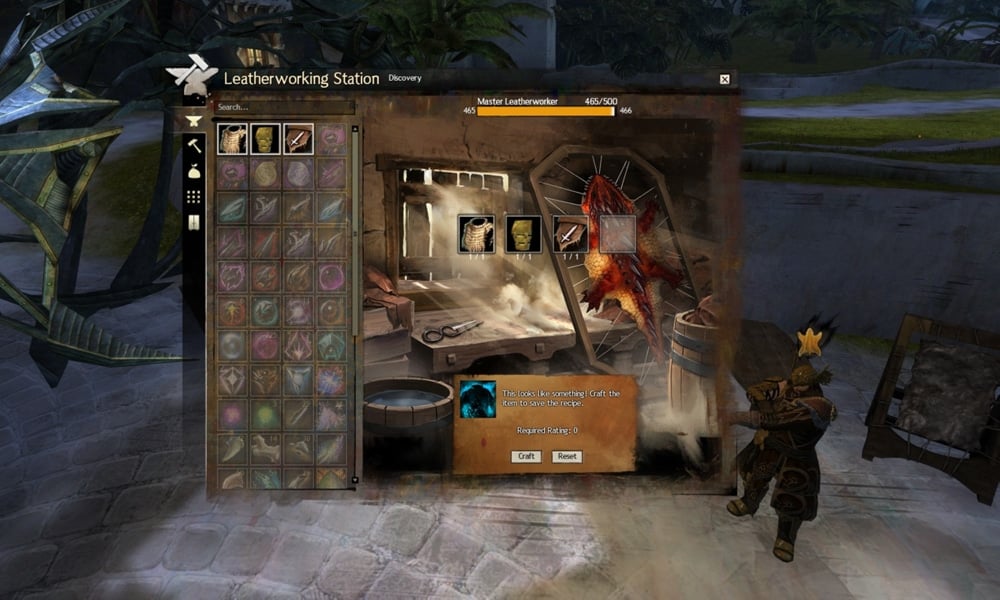Open the wardrobe-door sidebar tab
Screen dimensions: 1000x600
[x=194, y=222]
